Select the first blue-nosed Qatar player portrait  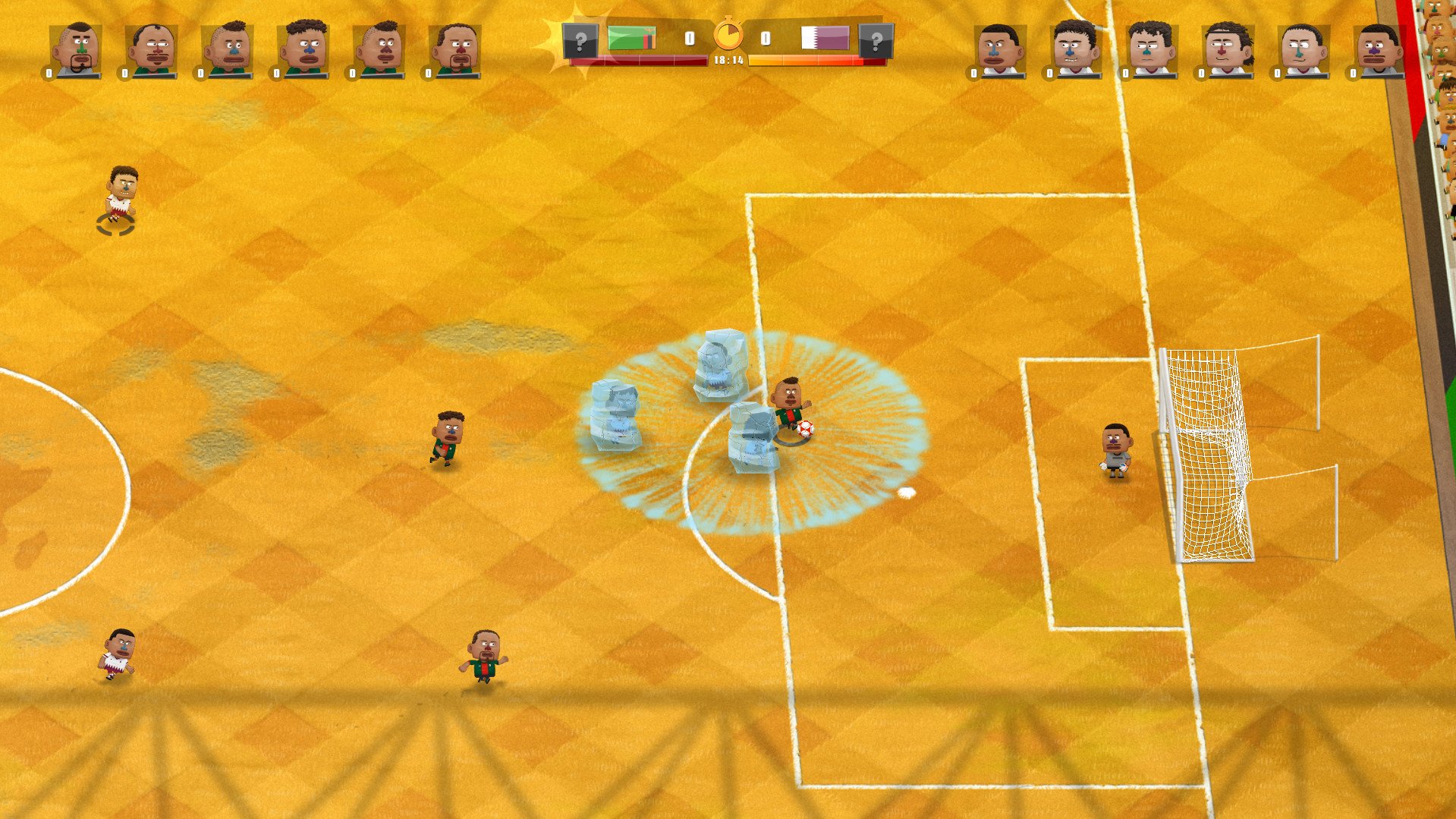[1000, 46]
